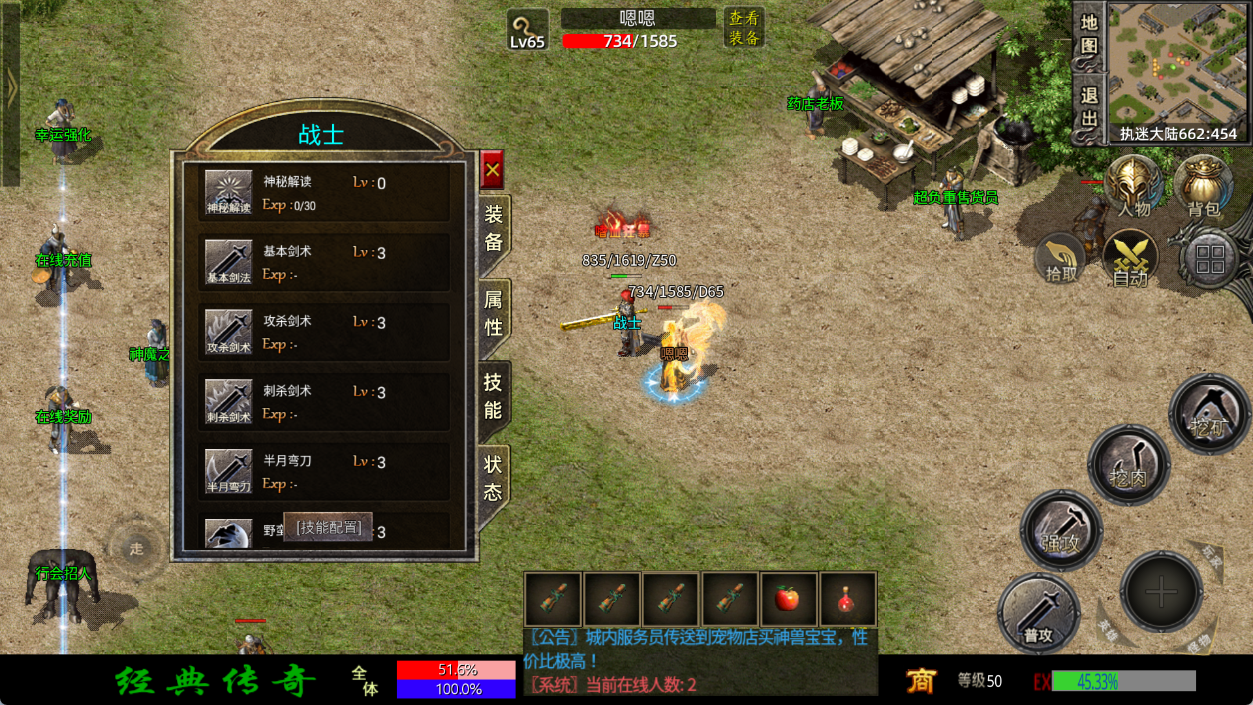
Task: Click the 查看装备 view equipment button
Action: [744, 28]
